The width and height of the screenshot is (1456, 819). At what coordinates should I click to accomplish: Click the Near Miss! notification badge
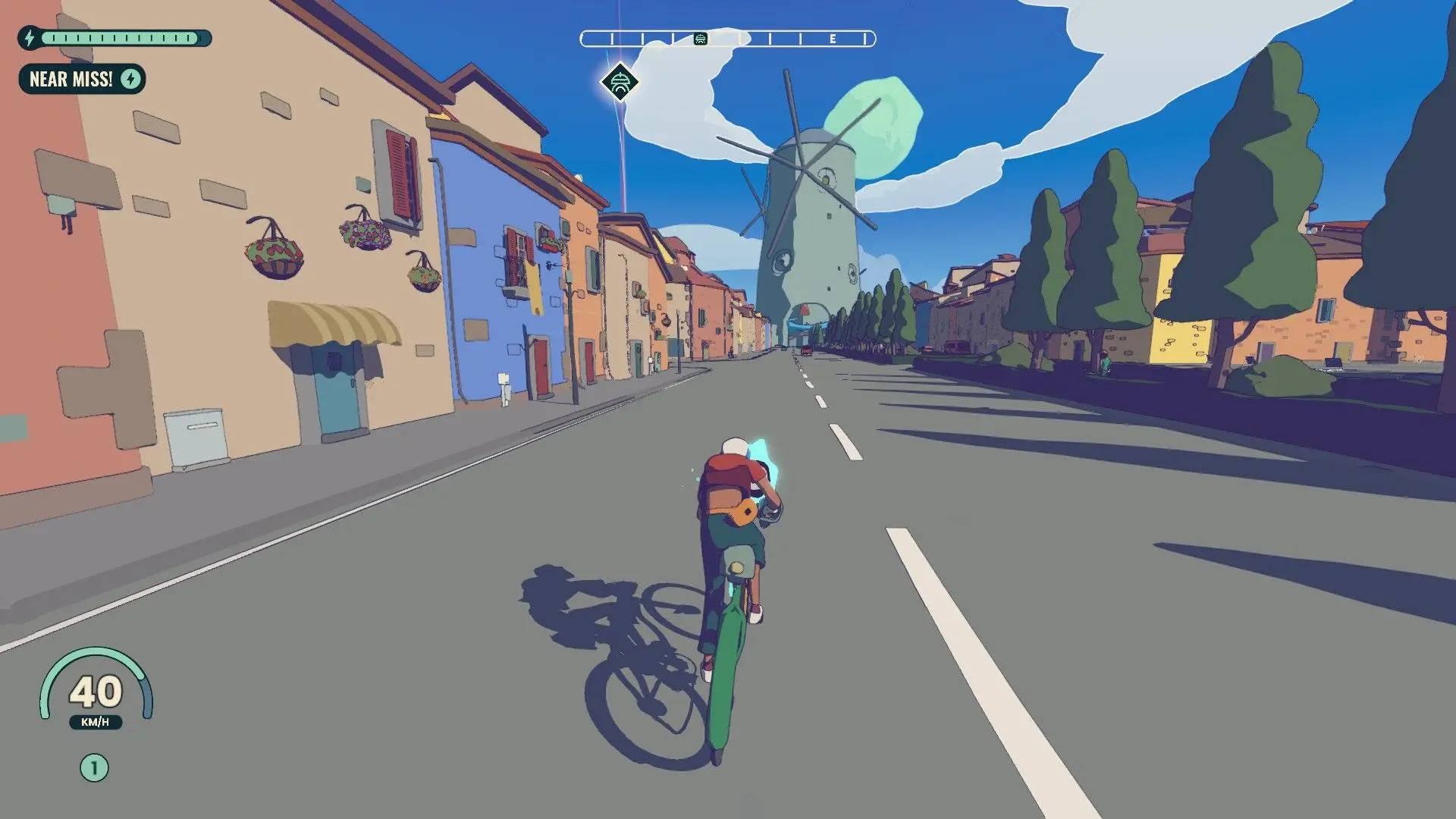click(x=82, y=79)
